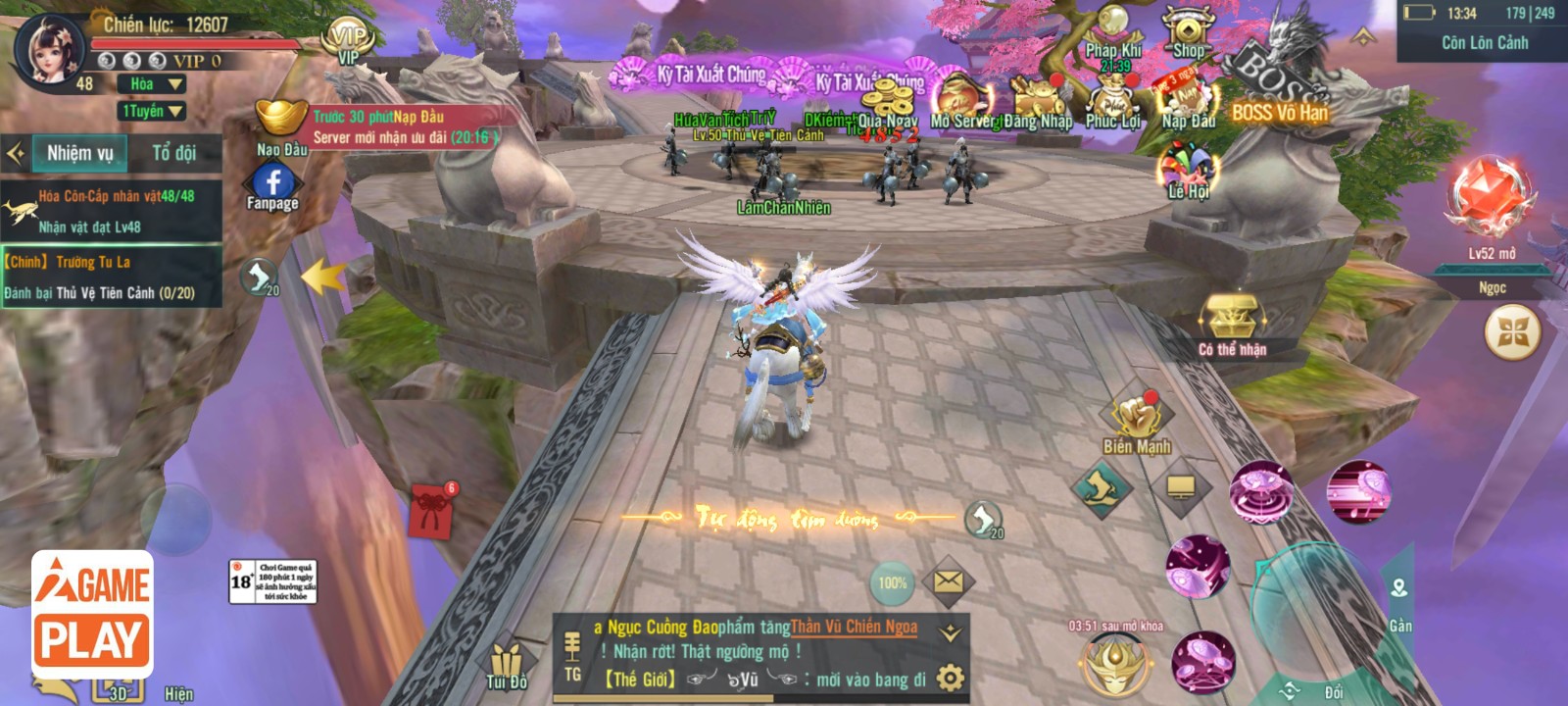The height and width of the screenshot is (706, 1568).
Task: Open the player avatar portrait
Action: pos(47,47)
